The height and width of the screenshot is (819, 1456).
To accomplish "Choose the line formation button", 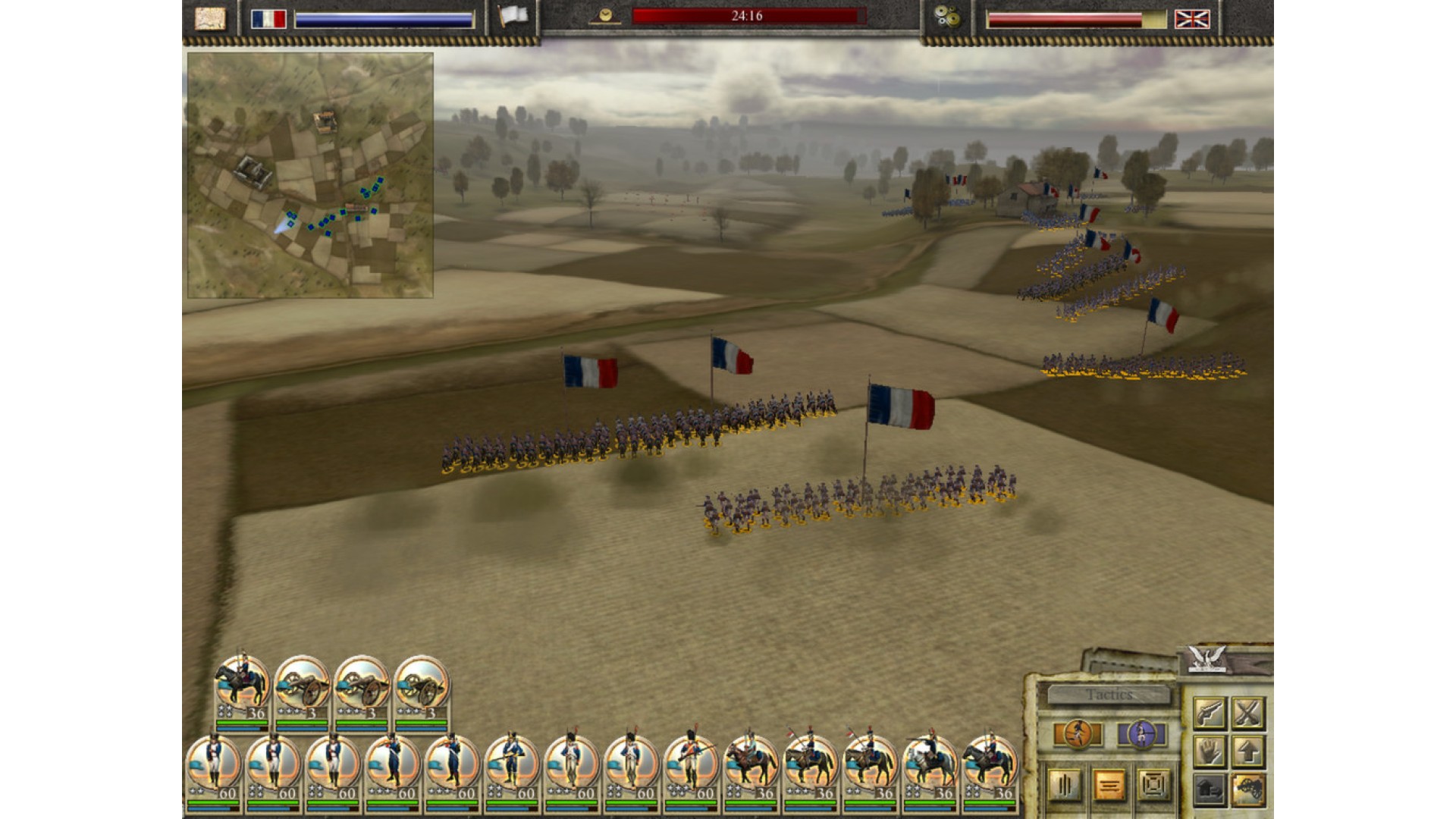I will tap(1109, 786).
